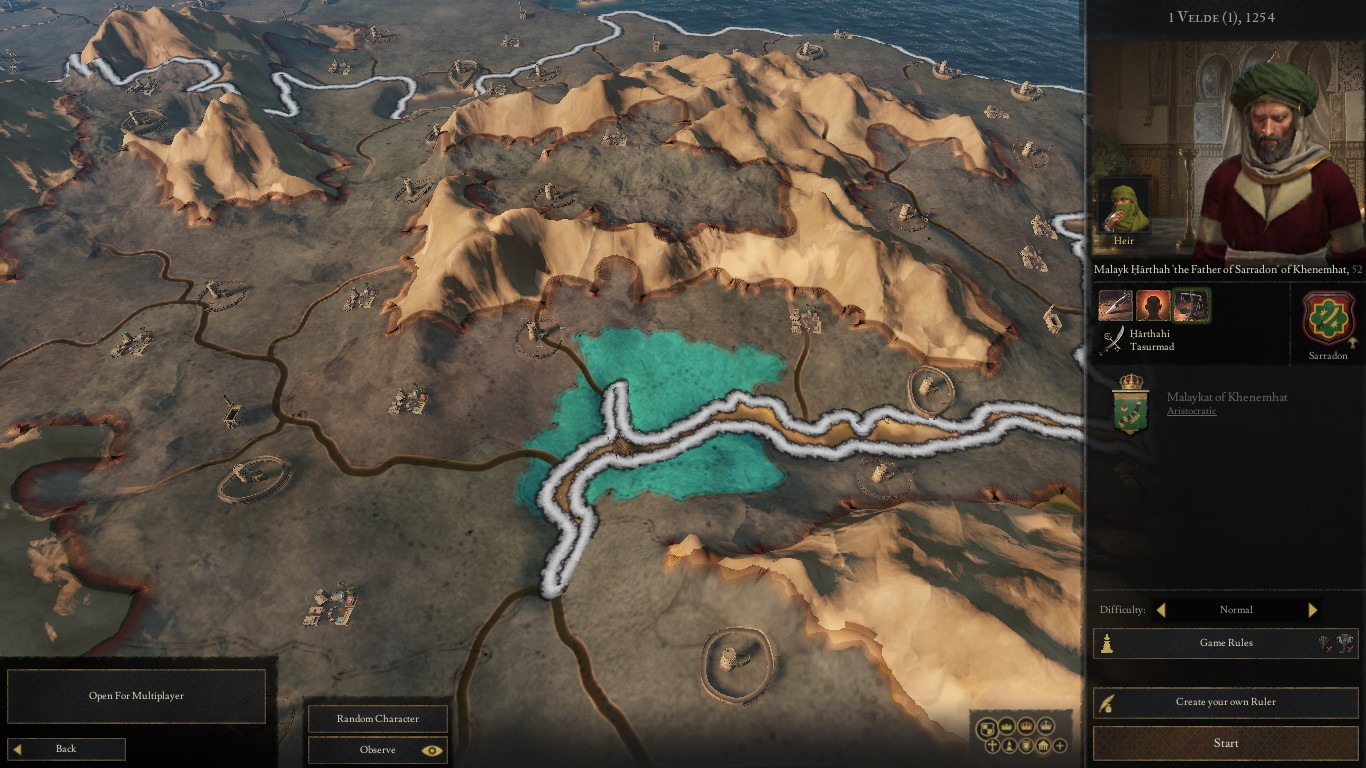Viewport: 1366px width, 768px height.
Task: Select the red Empires map mode crown icon
Action: point(1026,727)
